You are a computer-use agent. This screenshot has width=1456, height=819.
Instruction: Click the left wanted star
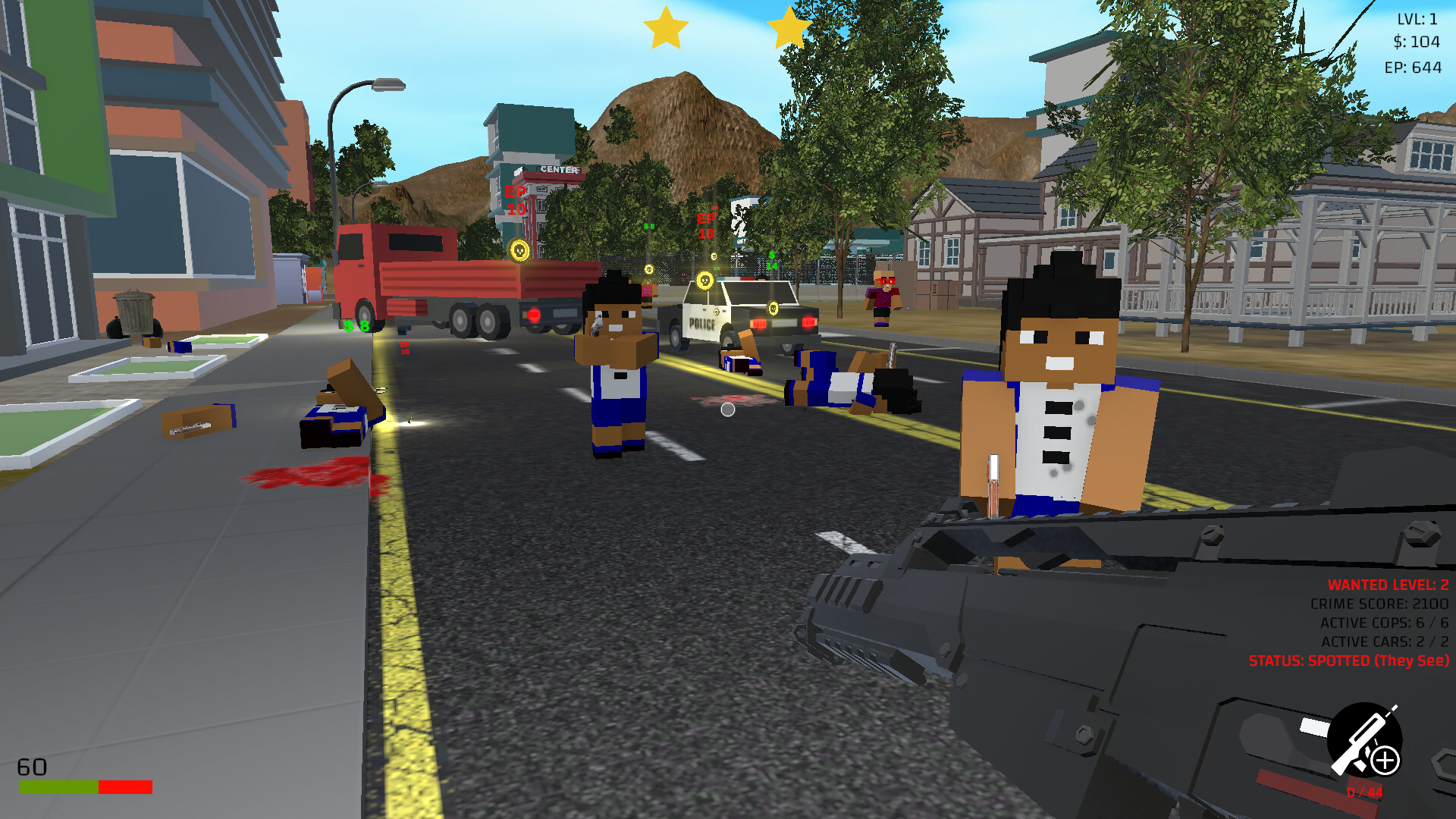666,29
